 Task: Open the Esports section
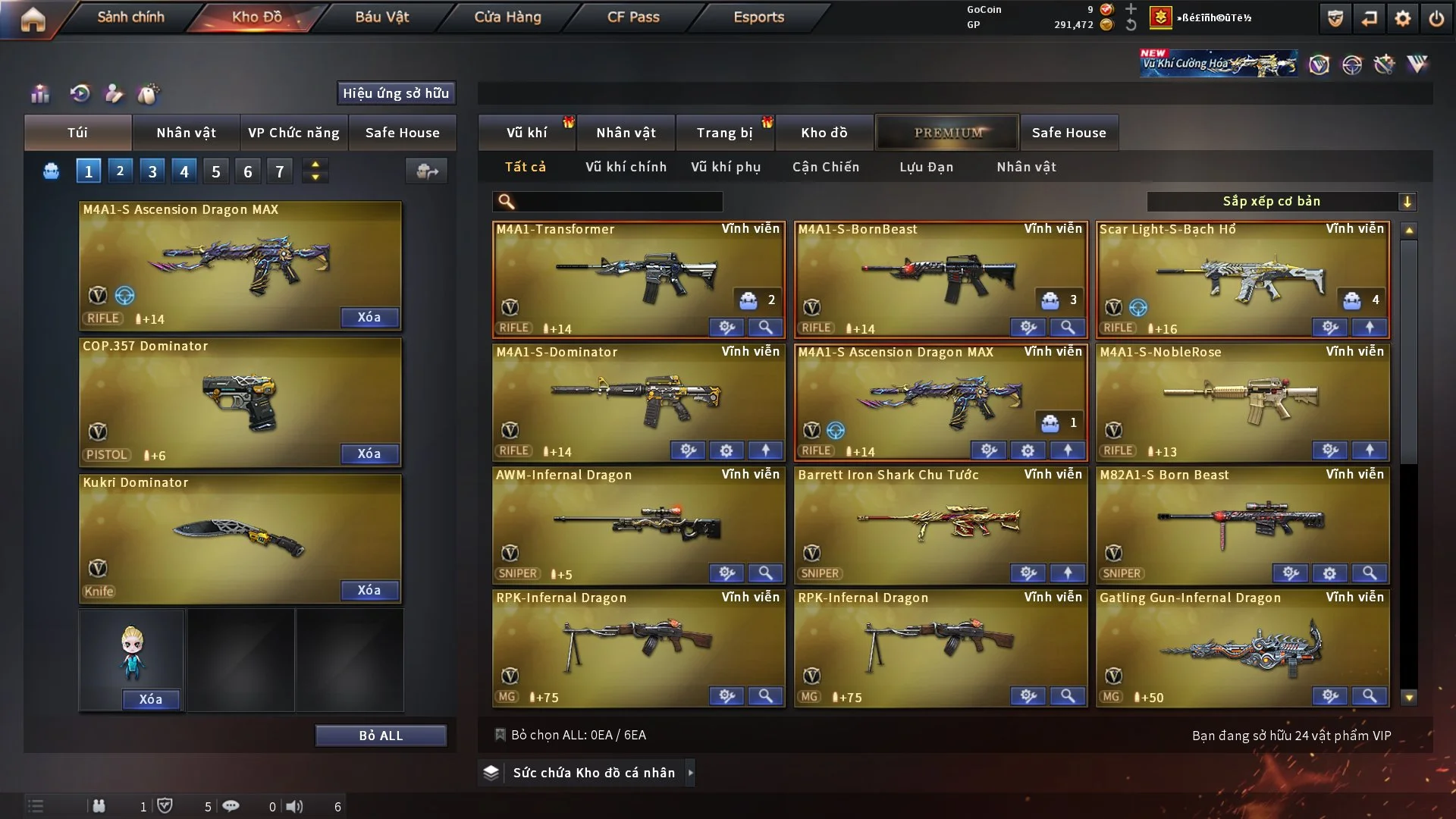click(x=758, y=17)
